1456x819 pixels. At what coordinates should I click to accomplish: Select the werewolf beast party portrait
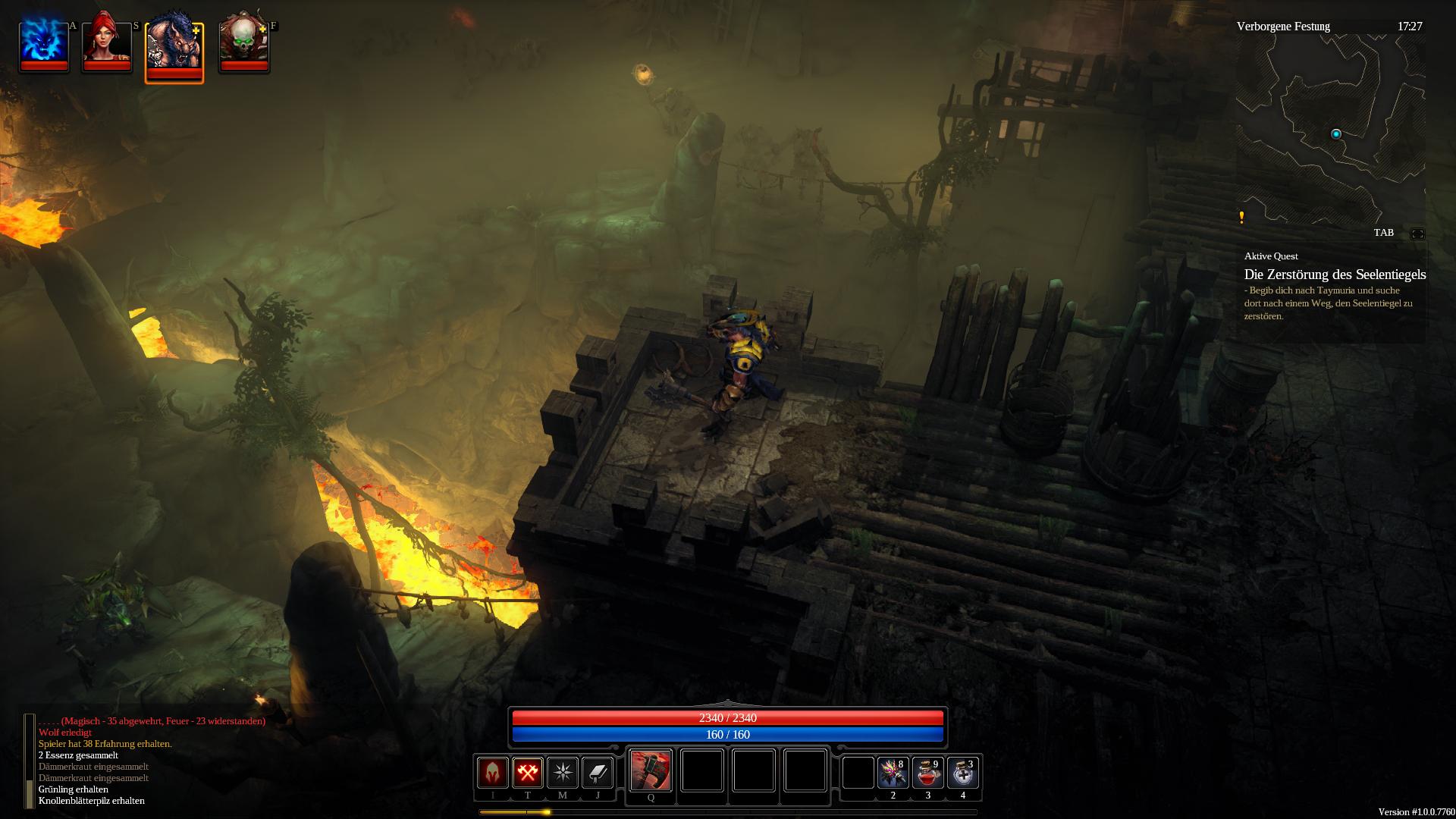pyautogui.click(x=174, y=47)
